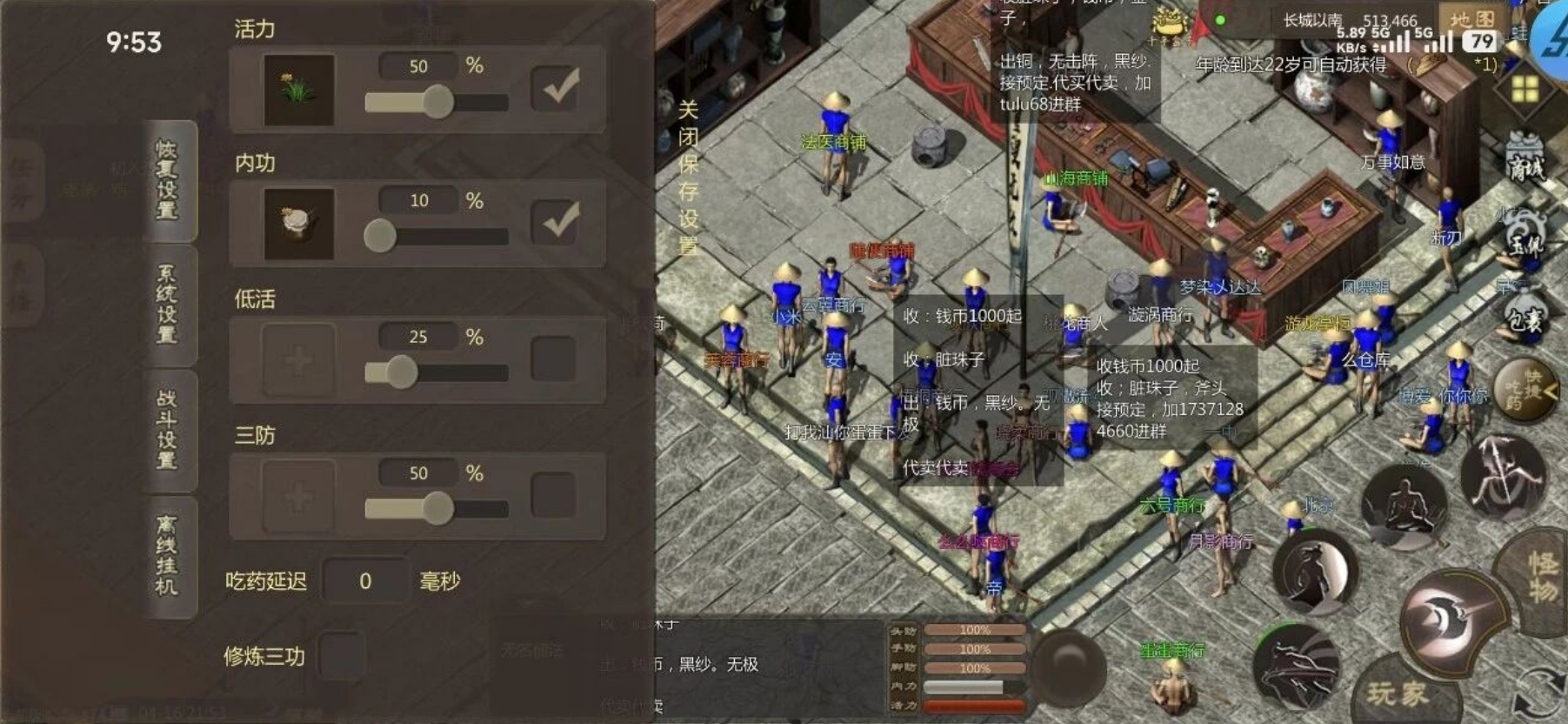Go to the 离线挂机 tab
1568x724 pixels.
click(x=168, y=556)
